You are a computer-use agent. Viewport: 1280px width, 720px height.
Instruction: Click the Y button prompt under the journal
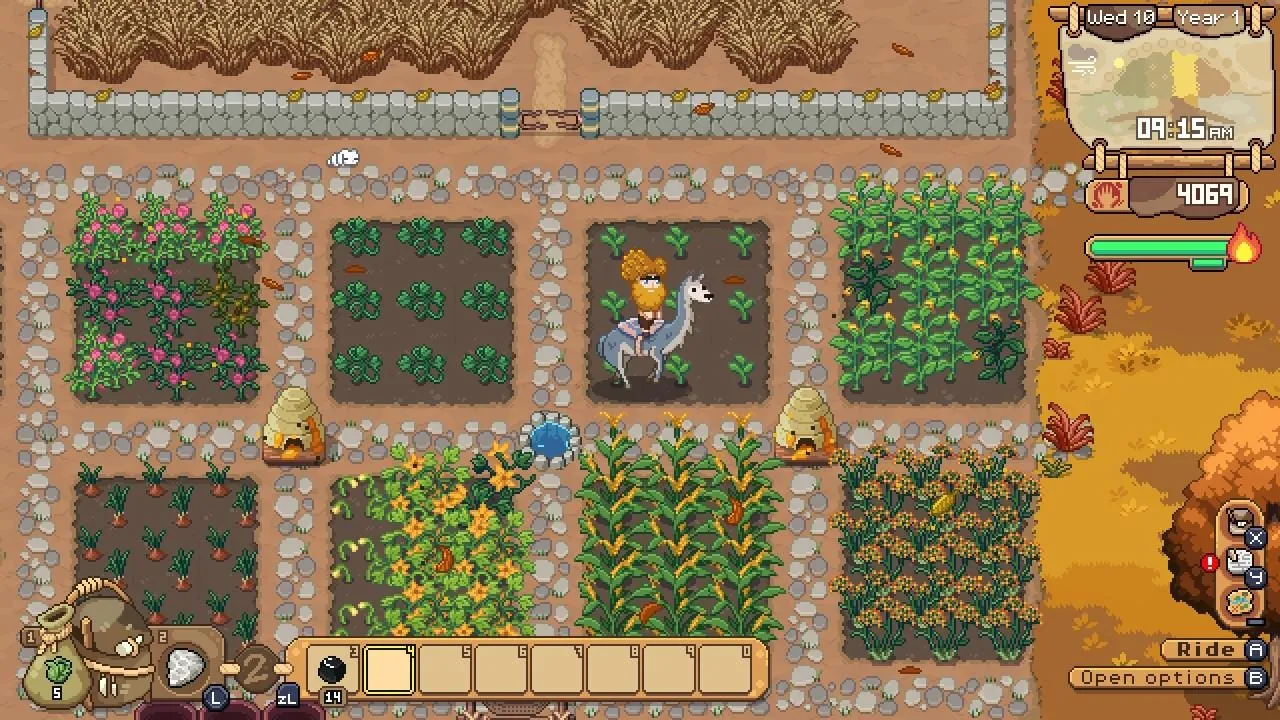pos(1254,576)
